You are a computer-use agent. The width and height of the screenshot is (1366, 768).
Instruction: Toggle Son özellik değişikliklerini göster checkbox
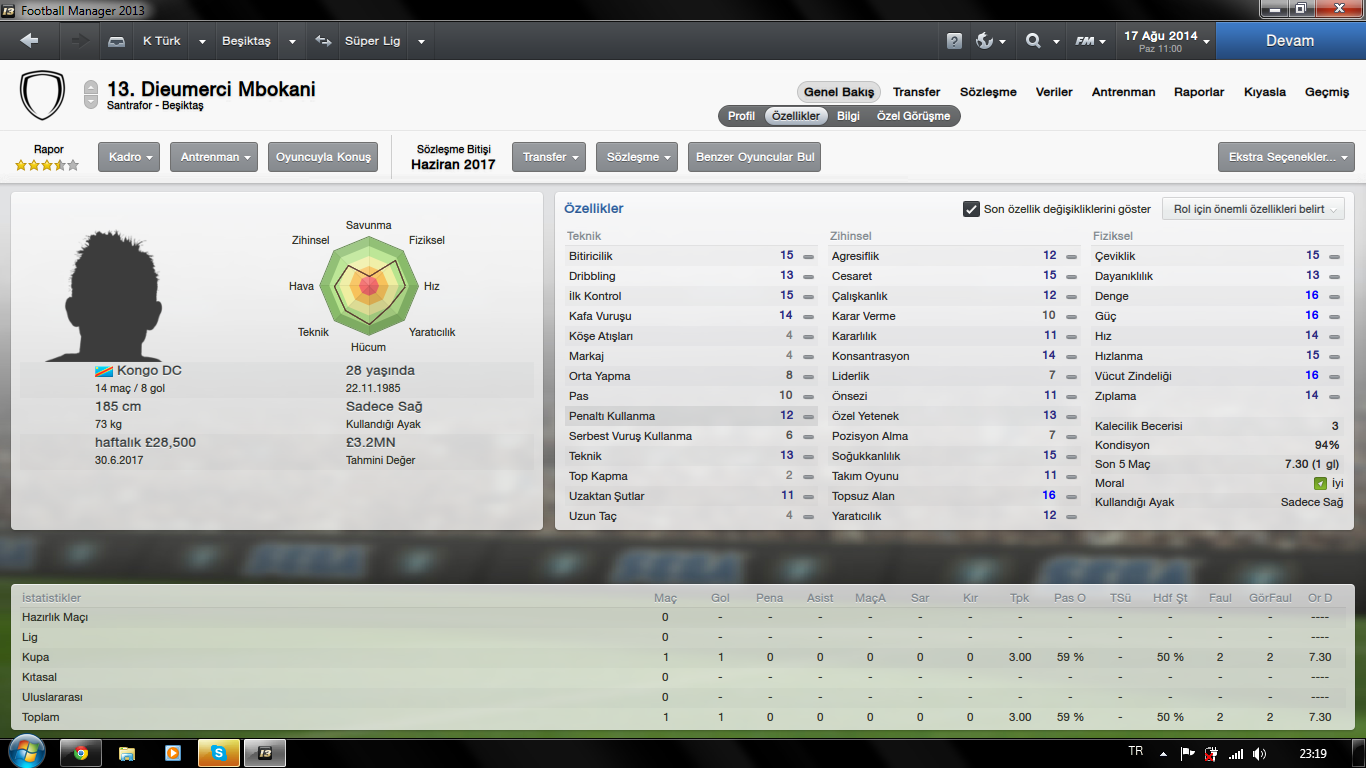pos(971,209)
